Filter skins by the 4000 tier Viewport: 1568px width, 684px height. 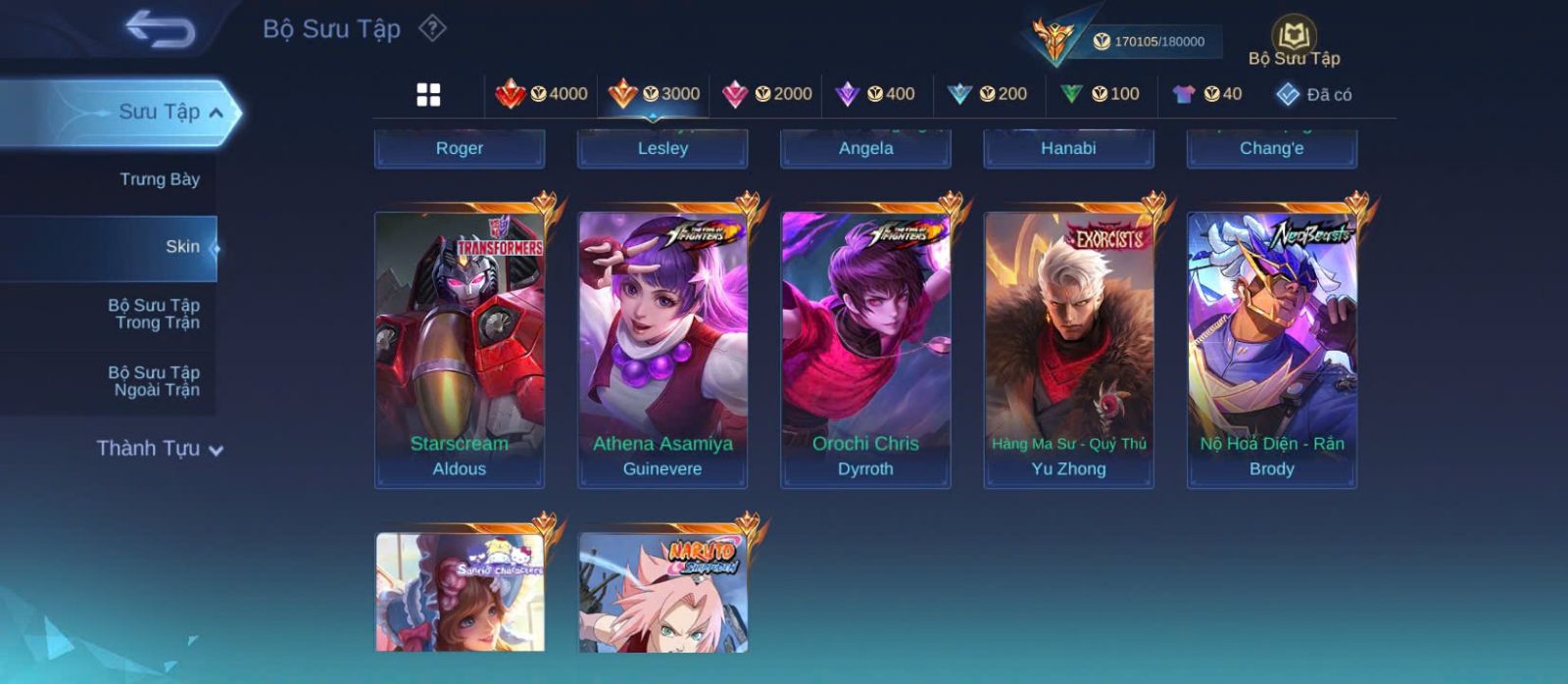pos(541,94)
